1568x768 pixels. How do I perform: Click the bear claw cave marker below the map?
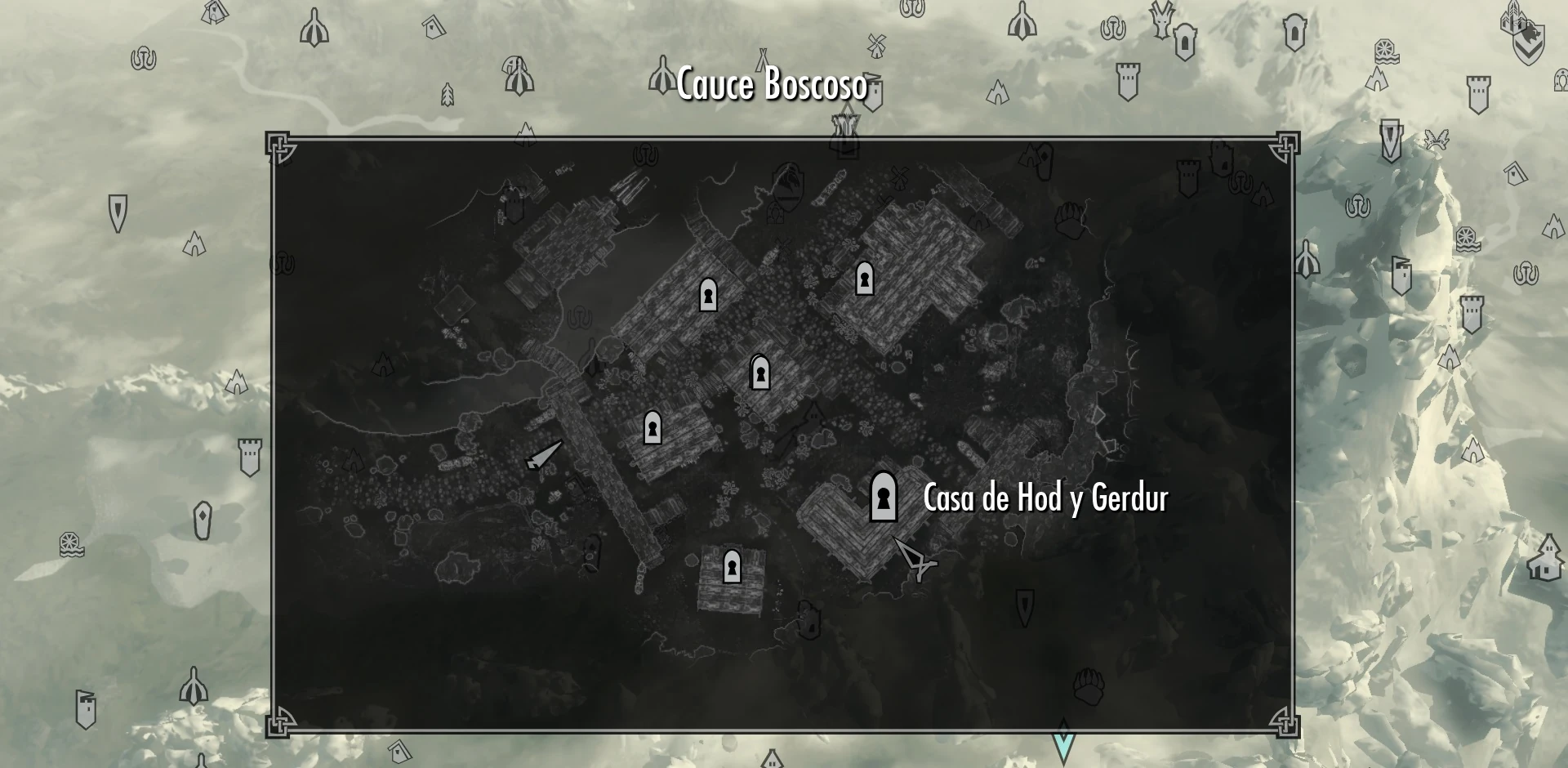pyautogui.click(x=1089, y=685)
